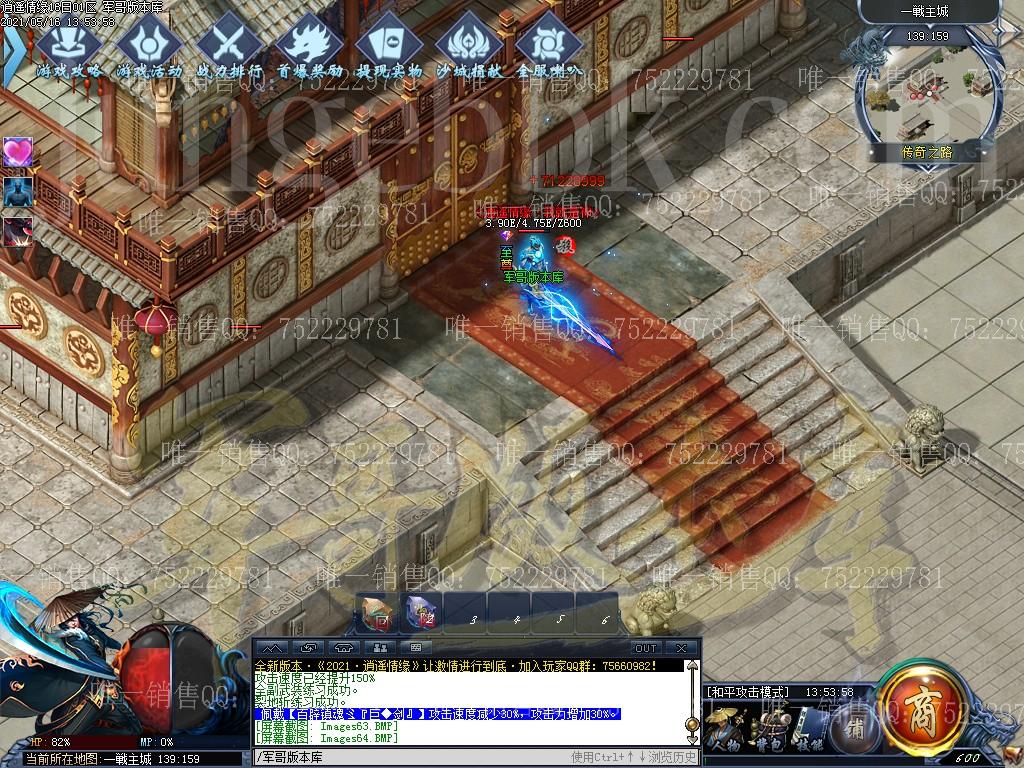Select the pink heart buff icon
The image size is (1024, 768).
(x=17, y=152)
